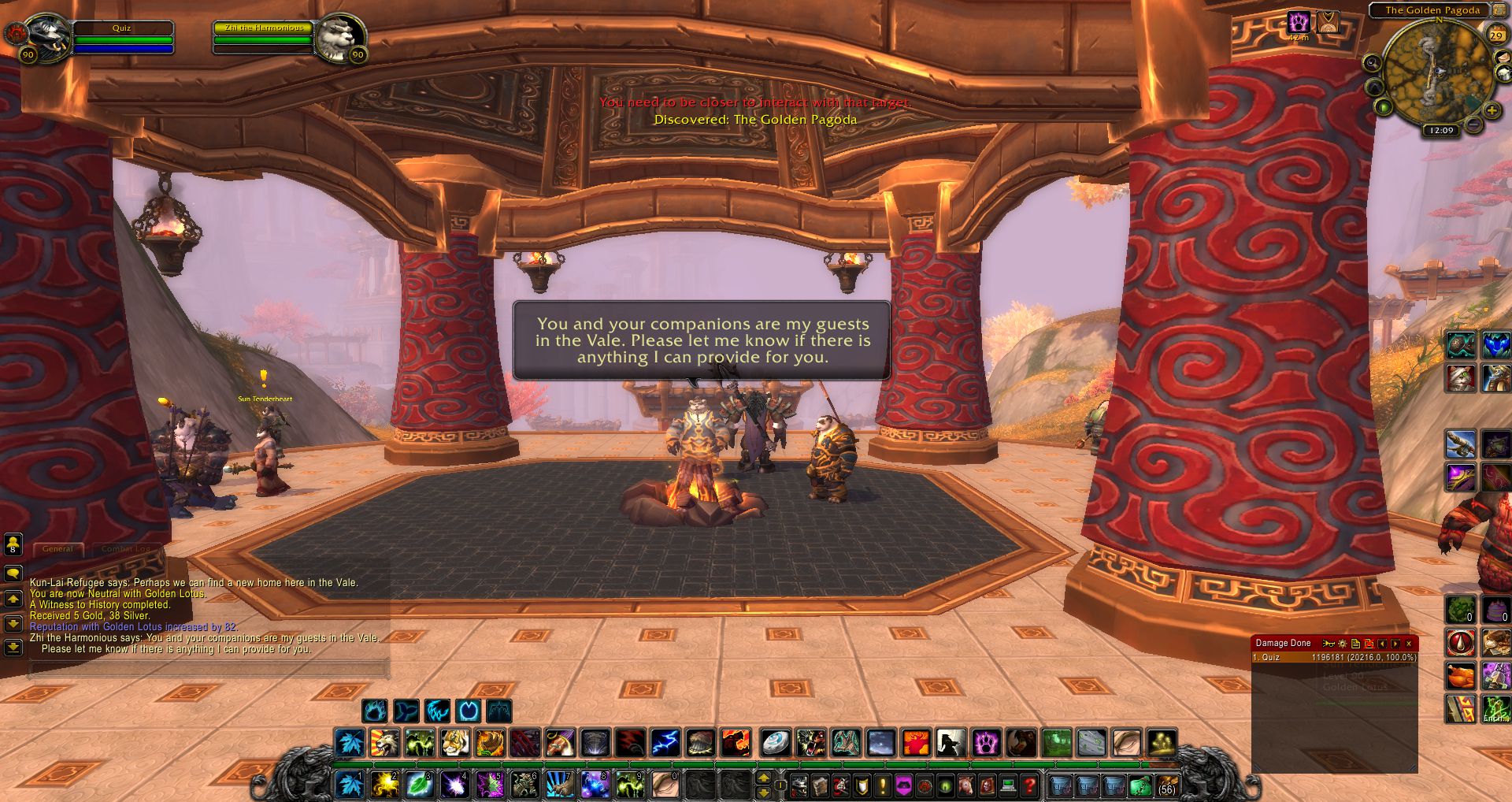Use the purple paw print ability in action bar

click(986, 742)
